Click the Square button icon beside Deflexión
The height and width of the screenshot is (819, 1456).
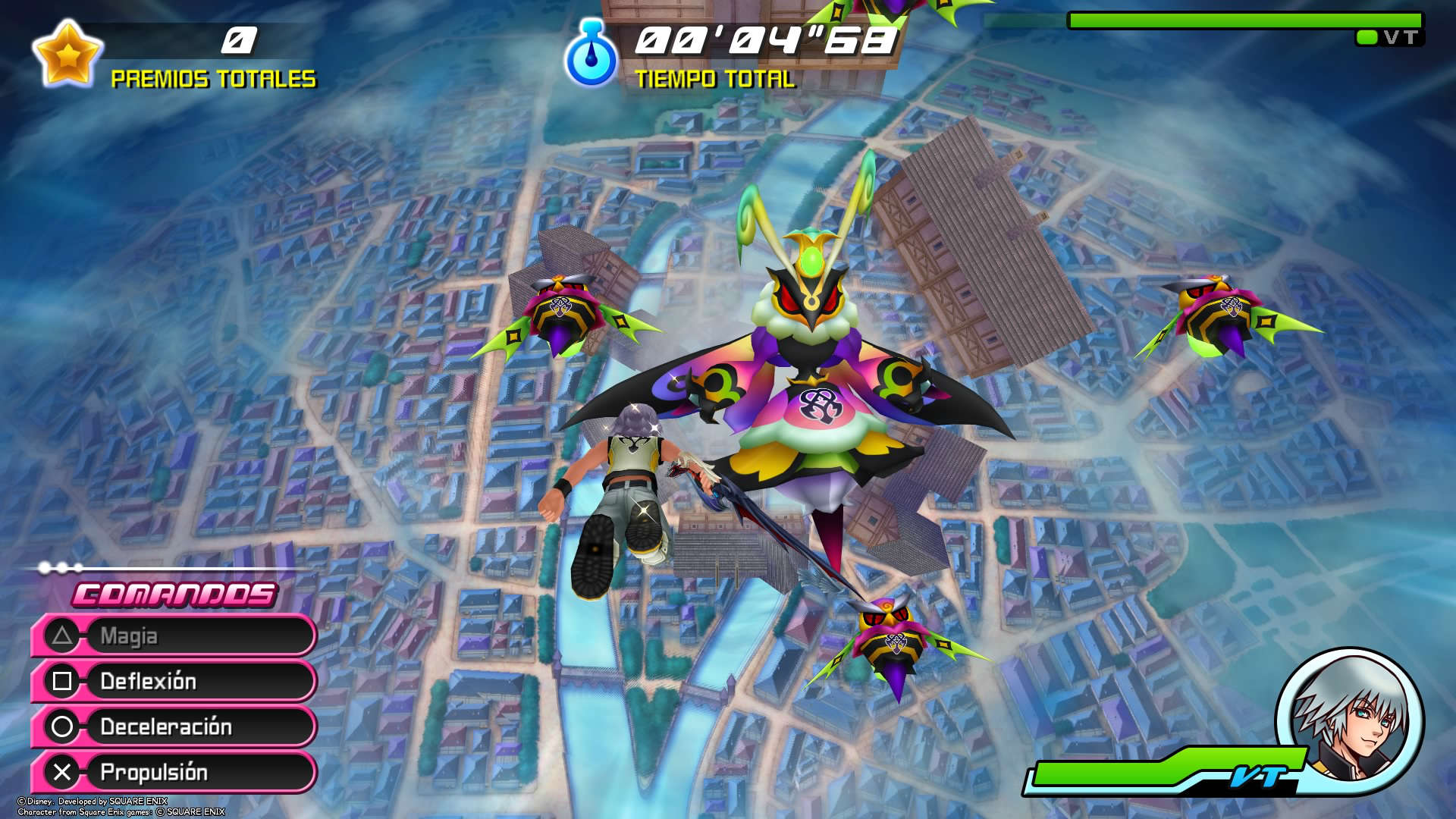(63, 682)
